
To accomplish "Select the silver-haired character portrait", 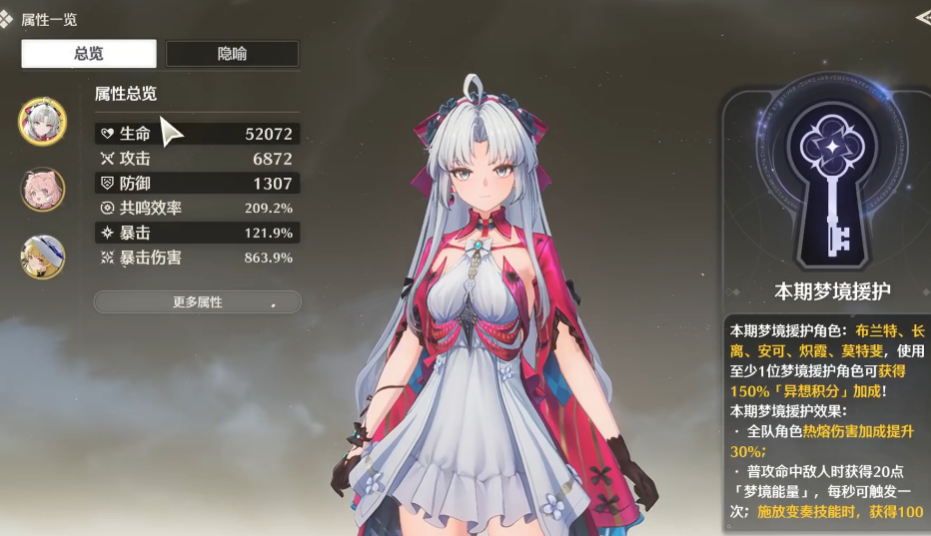I will click(43, 121).
